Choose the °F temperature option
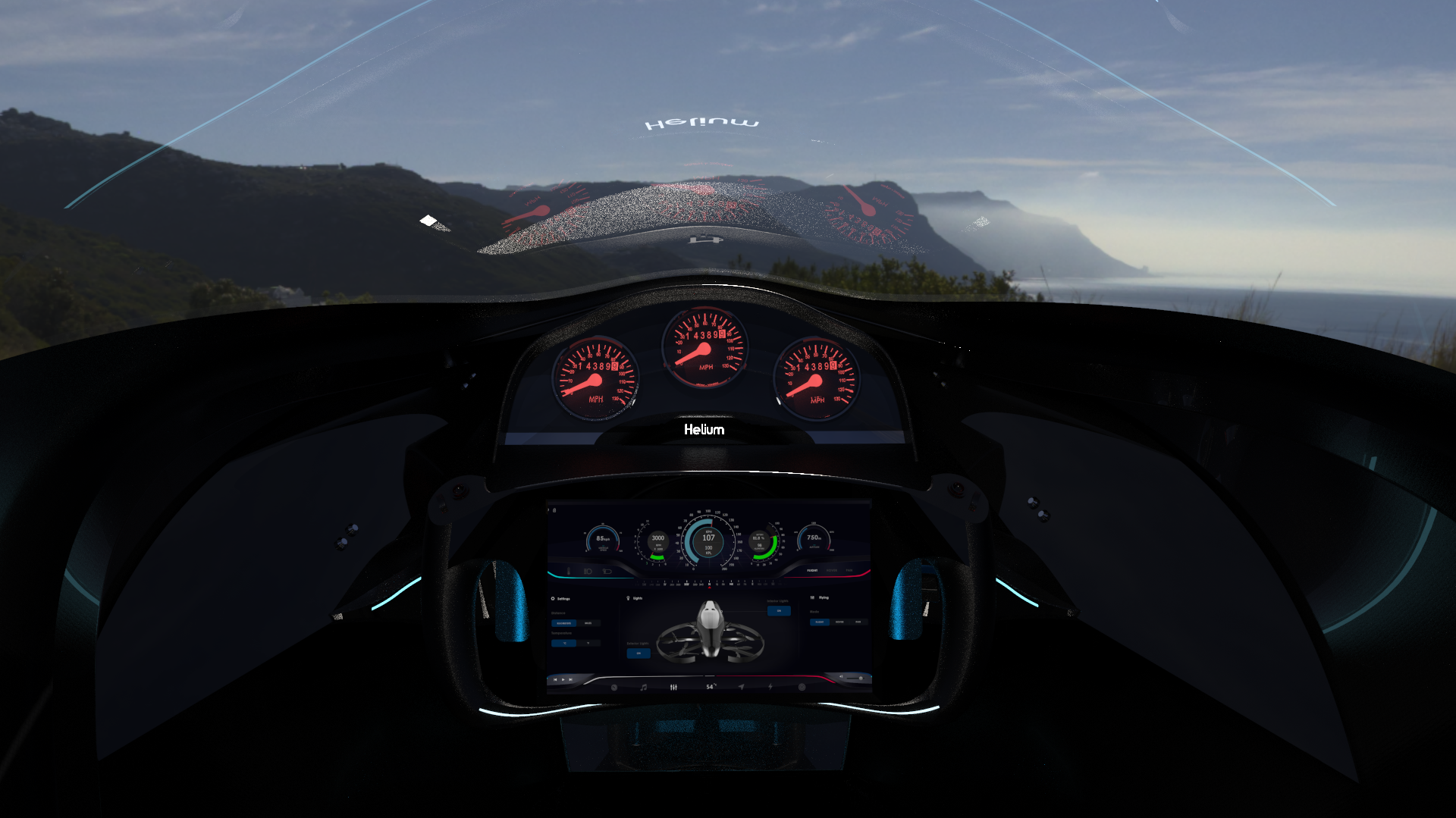1456x818 pixels. pos(588,643)
